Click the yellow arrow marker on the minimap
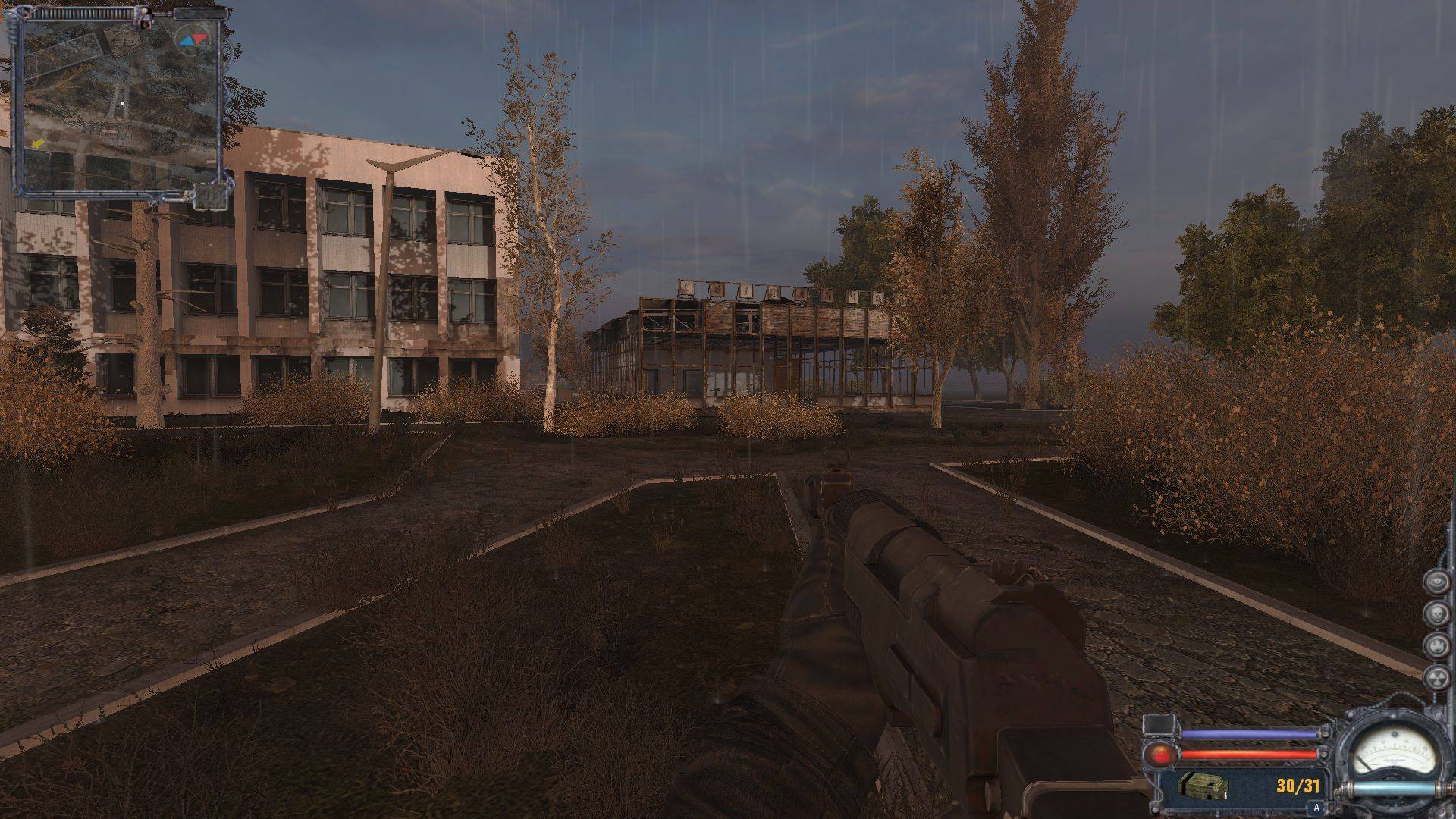The width and height of the screenshot is (1456, 819). (38, 143)
